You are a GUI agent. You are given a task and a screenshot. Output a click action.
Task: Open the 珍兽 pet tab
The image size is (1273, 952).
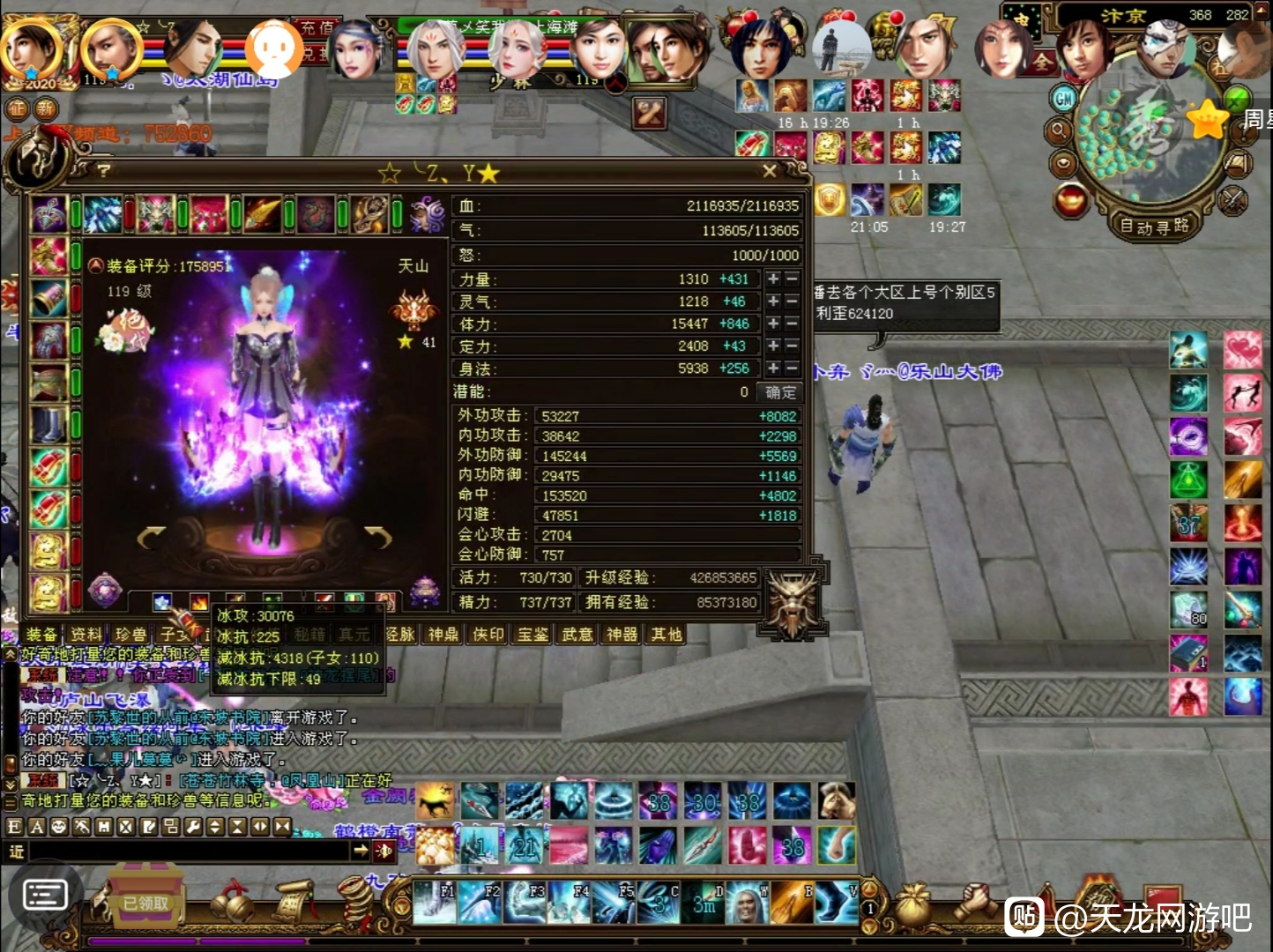point(130,635)
